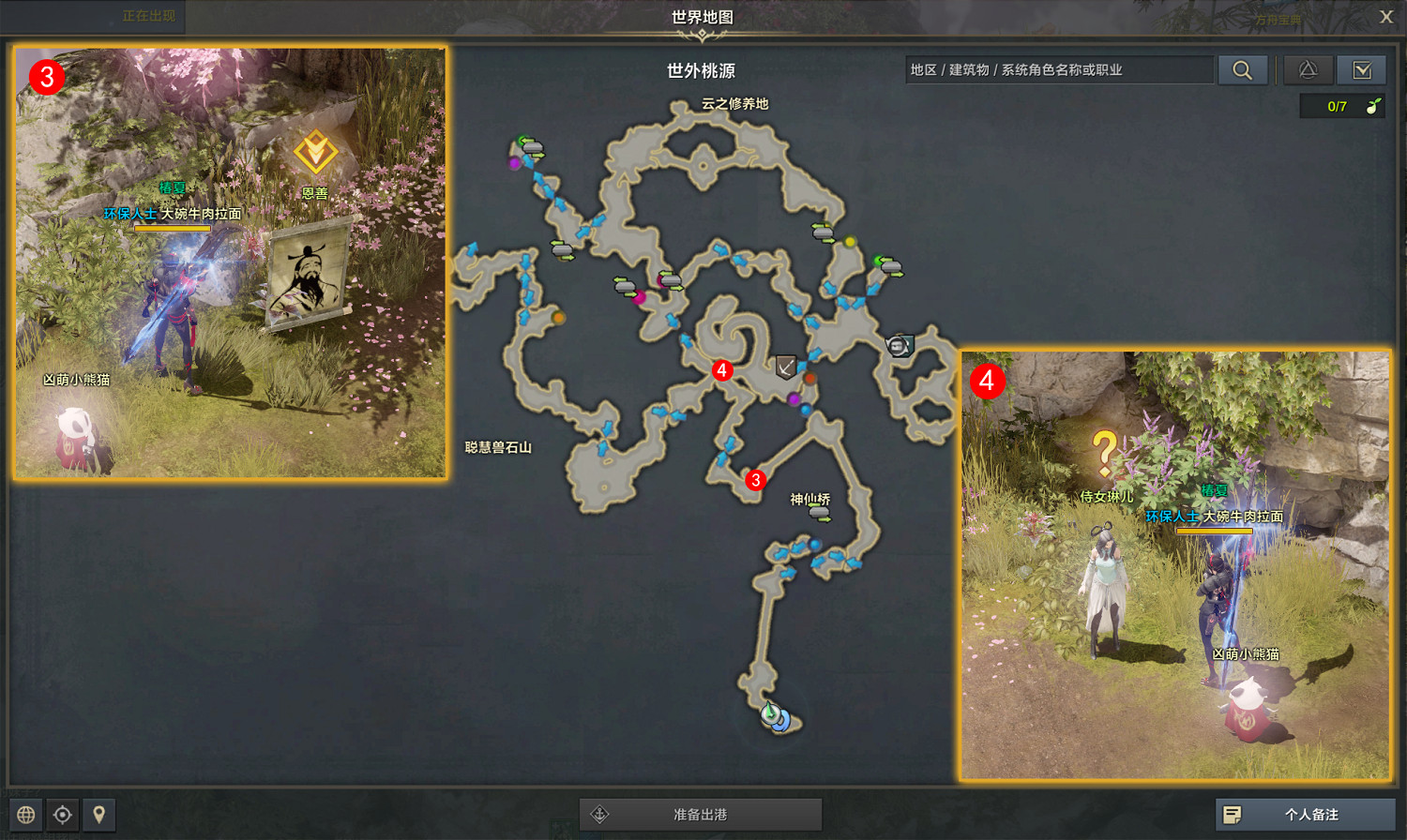
Task: Click the crosshair center-on-player icon
Action: click(x=62, y=815)
